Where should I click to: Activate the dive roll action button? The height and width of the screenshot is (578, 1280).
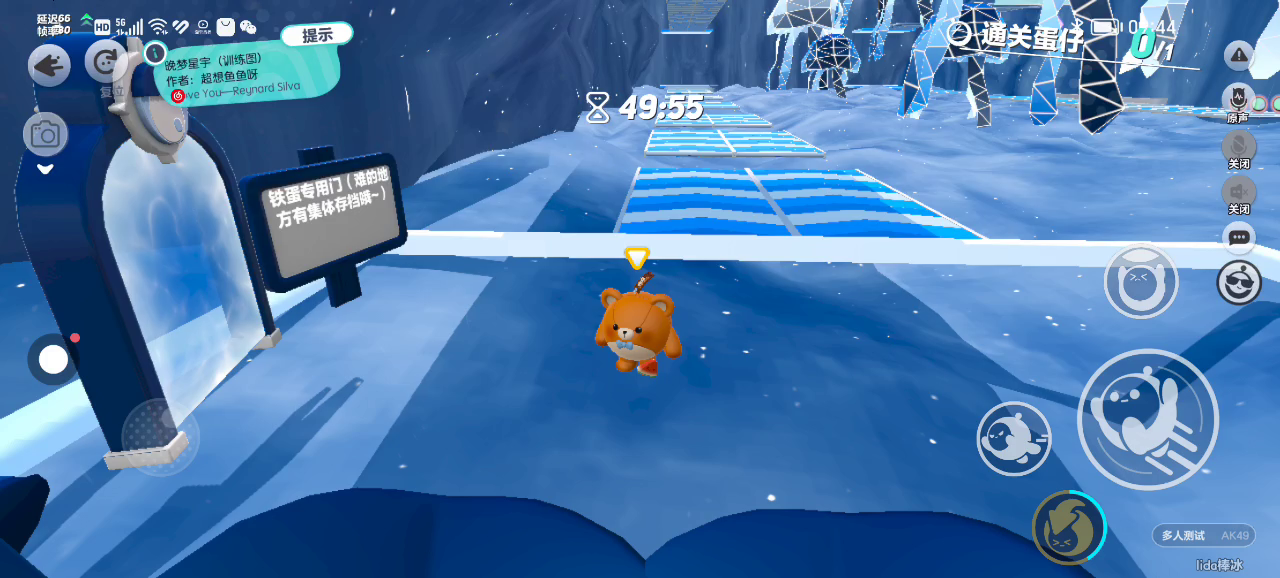coord(1013,438)
